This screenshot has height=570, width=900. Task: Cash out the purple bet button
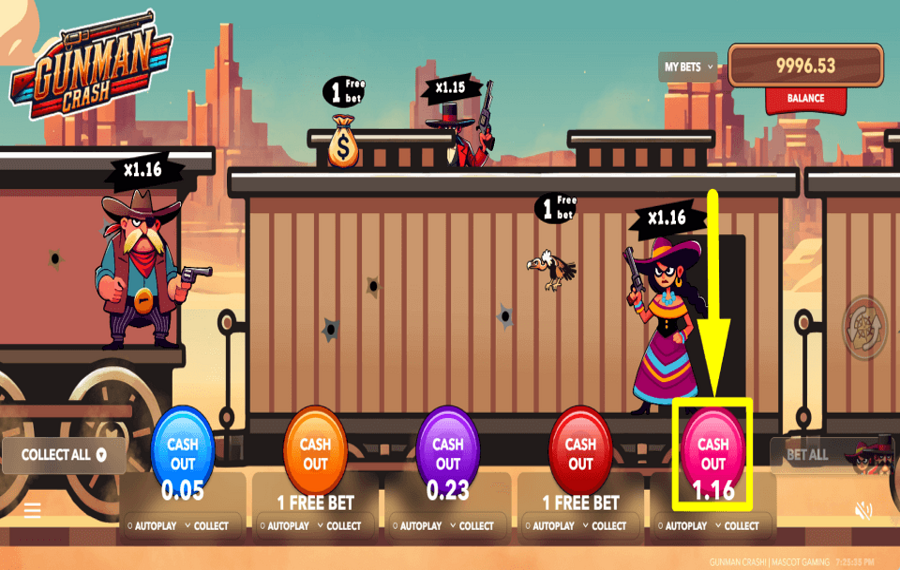447,454
